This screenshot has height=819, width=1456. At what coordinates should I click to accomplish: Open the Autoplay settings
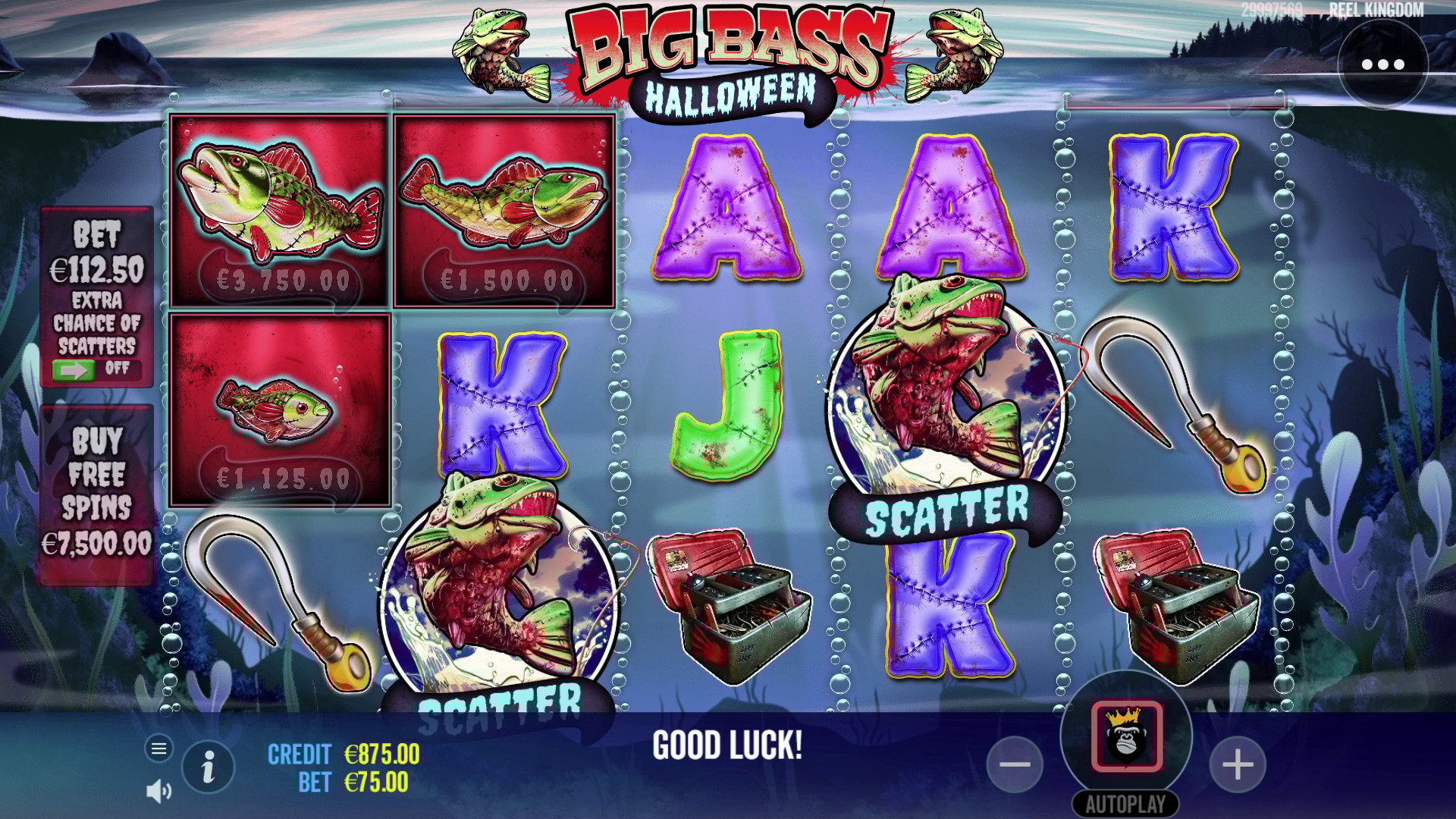click(1125, 804)
